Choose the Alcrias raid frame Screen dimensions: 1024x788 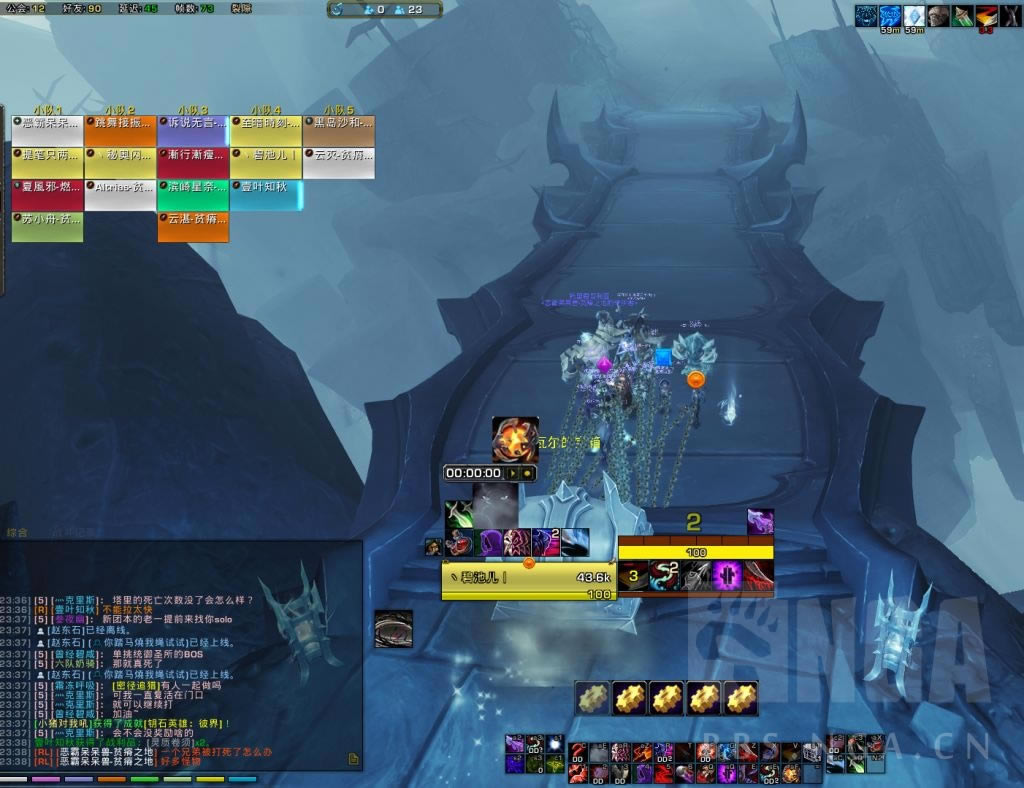pos(120,195)
